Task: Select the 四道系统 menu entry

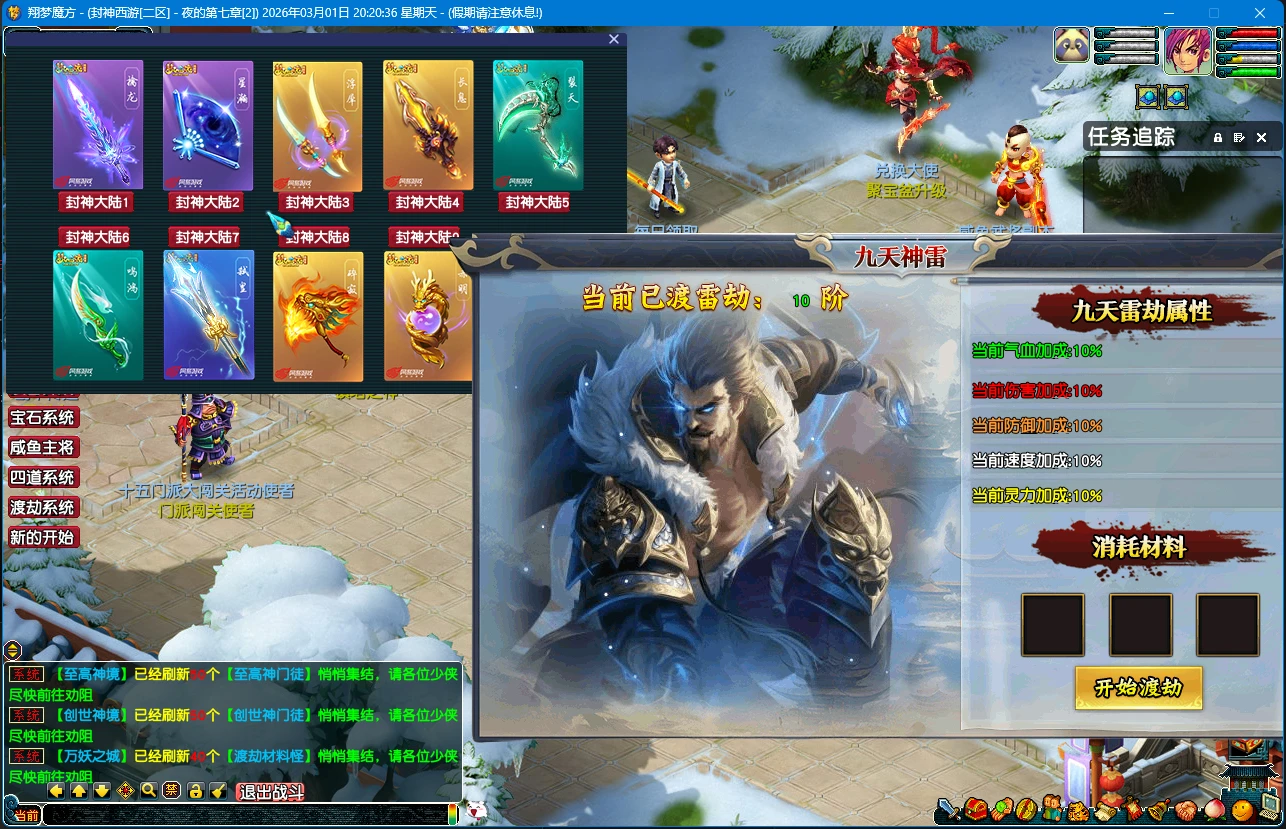Action: tap(42, 478)
